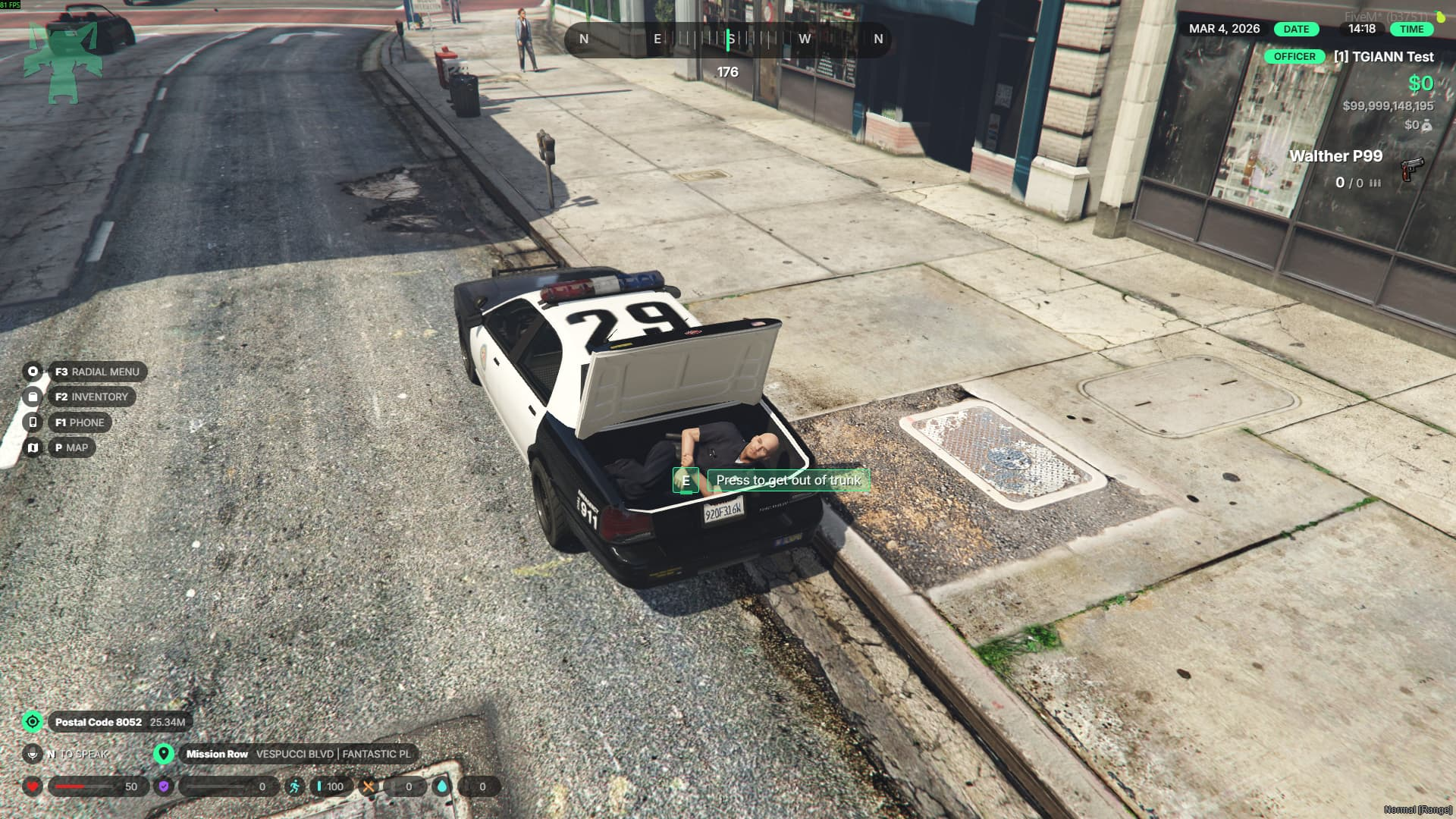This screenshot has width=1456, height=819.
Task: Click the green OFFICER badge
Action: click(1294, 56)
